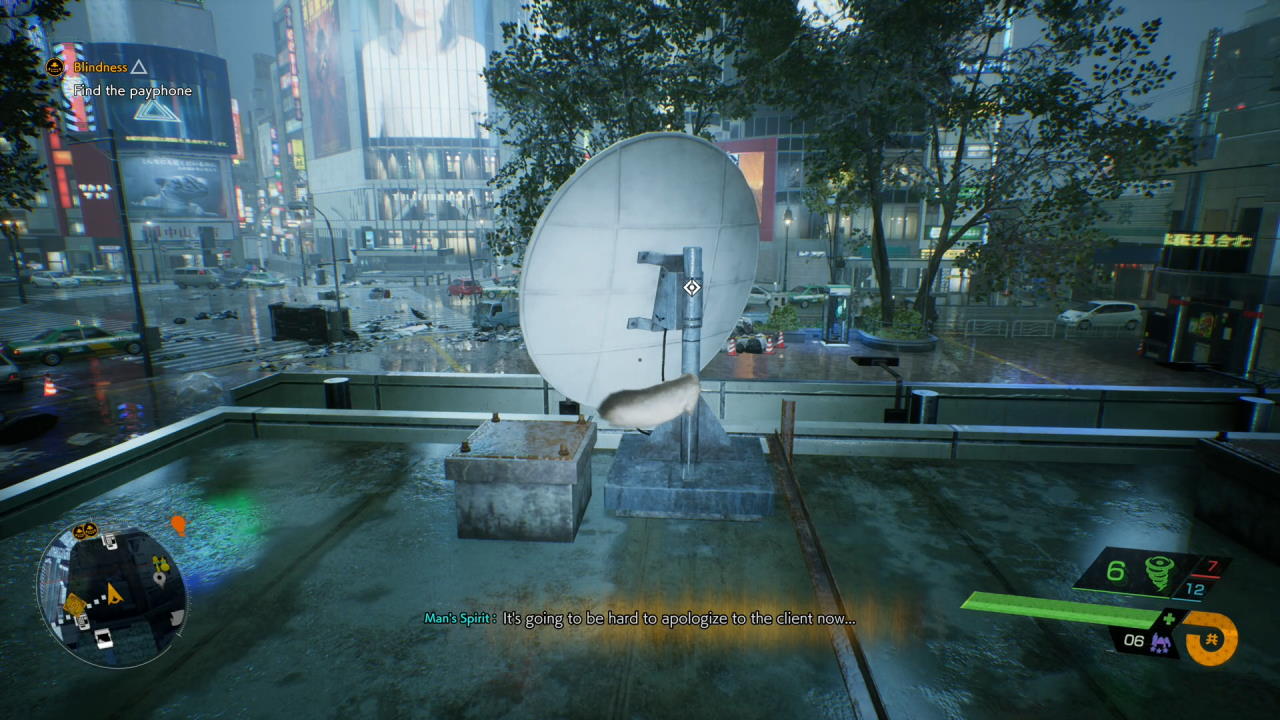Click the orange objective square on minimap
1280x720 pixels.
coord(75,604)
